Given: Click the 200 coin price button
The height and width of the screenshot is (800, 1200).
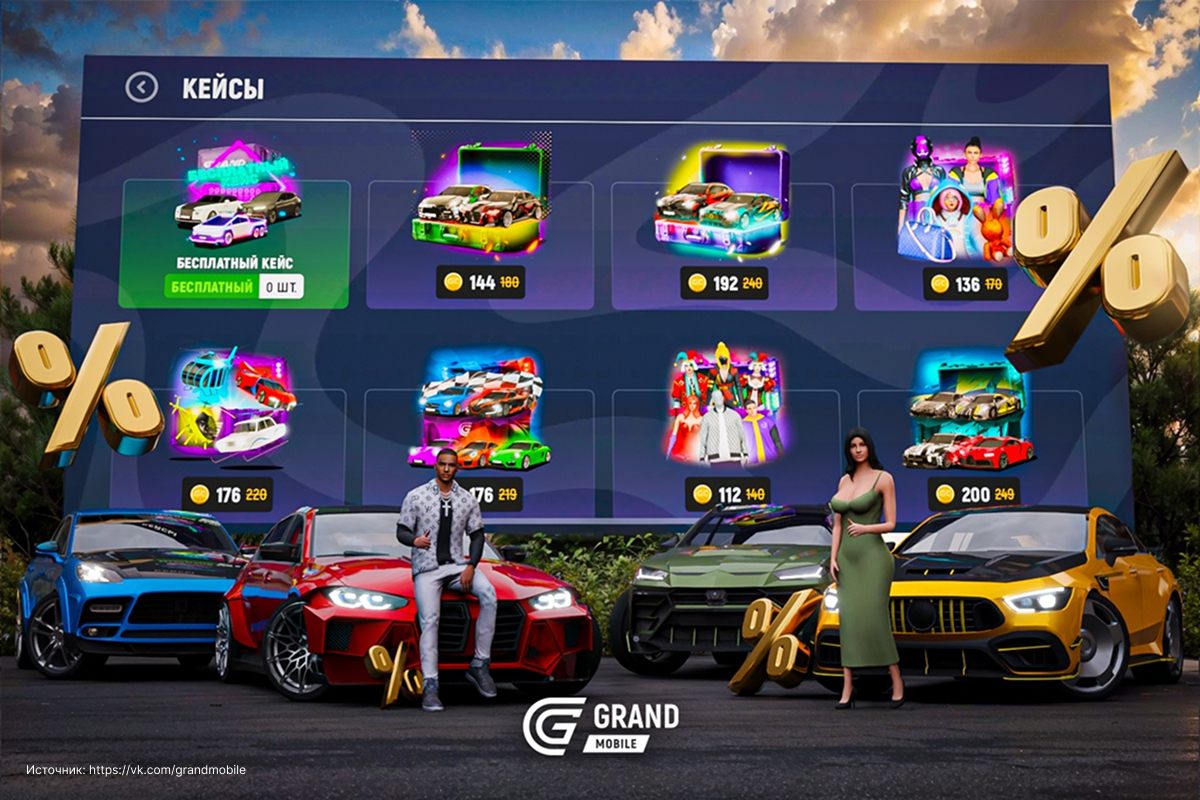Looking at the screenshot, I should (973, 494).
